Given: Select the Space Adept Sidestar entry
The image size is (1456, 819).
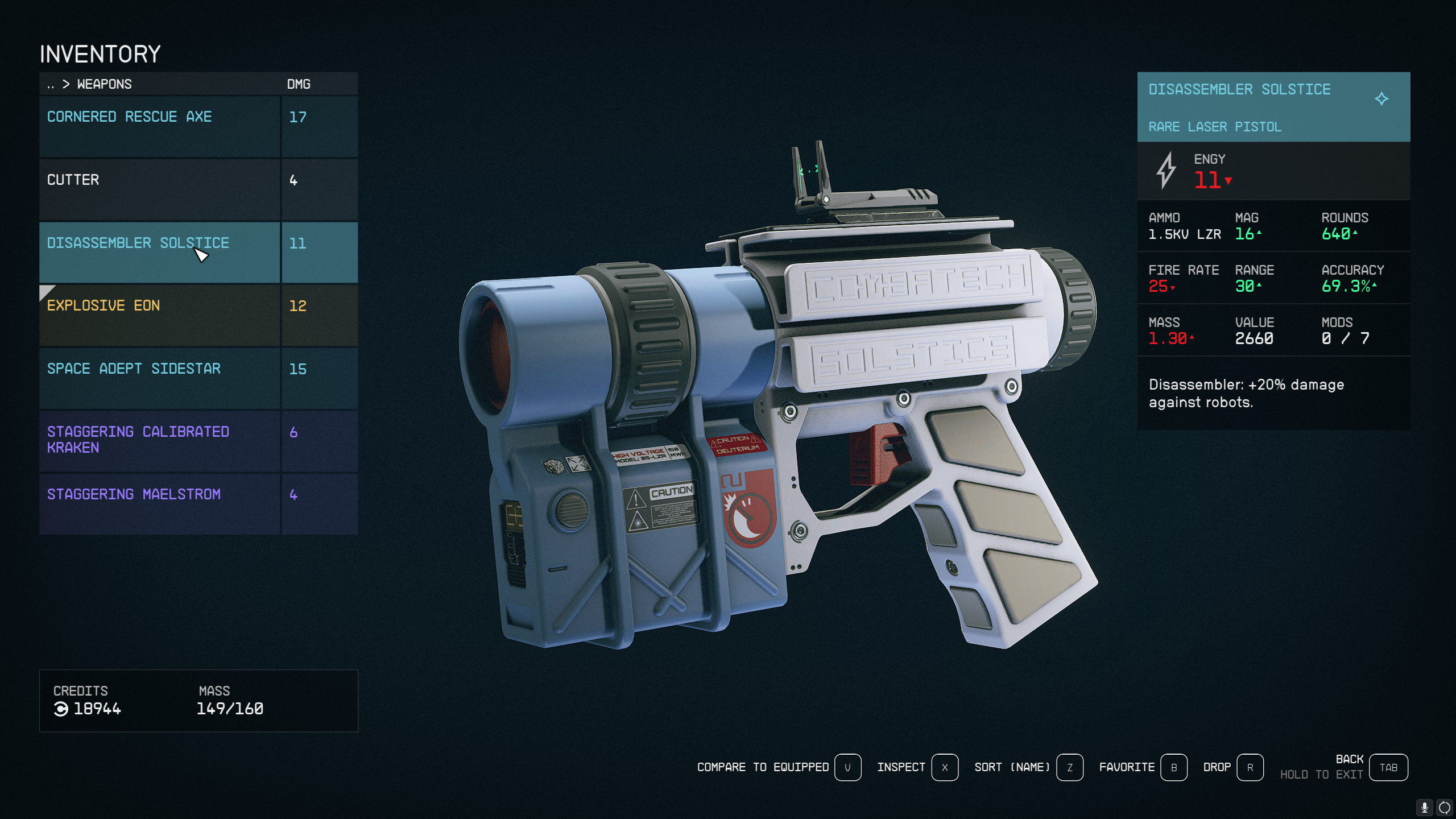Looking at the screenshot, I should [159, 378].
